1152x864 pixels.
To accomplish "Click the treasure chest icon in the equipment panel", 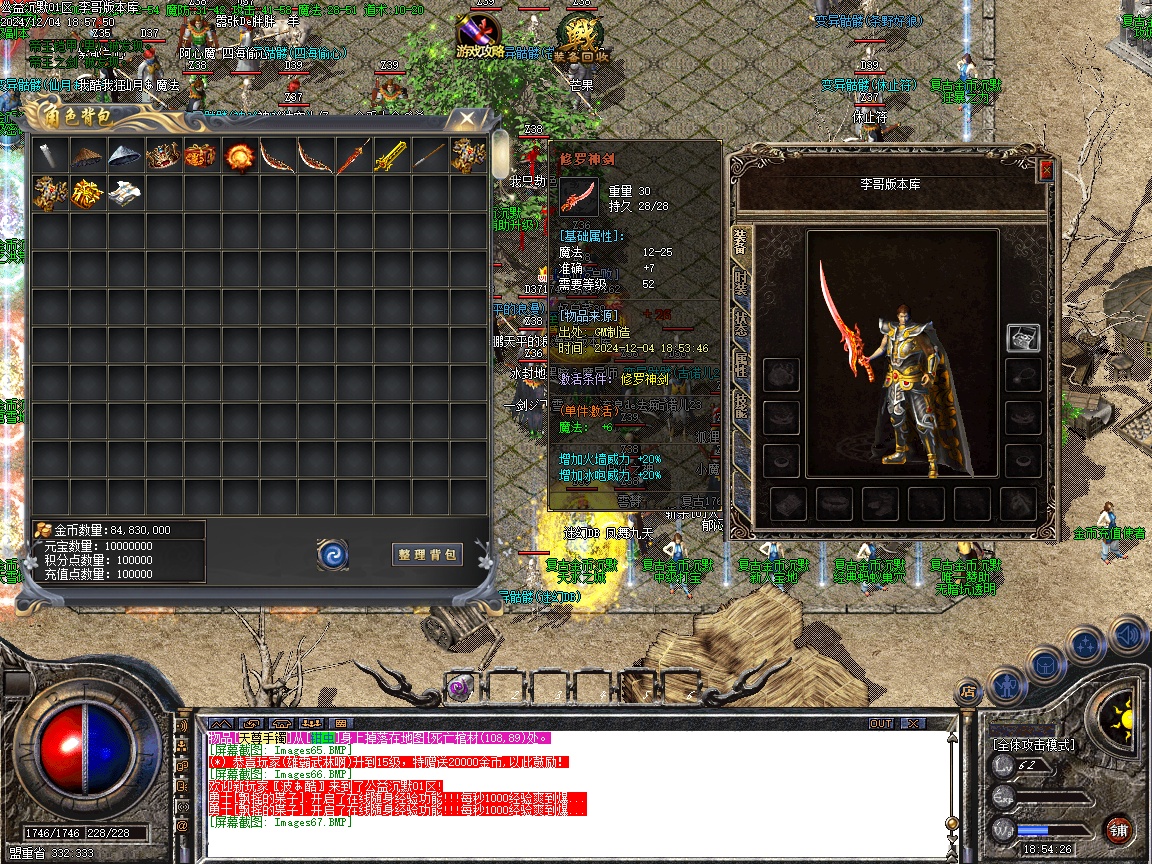I will coord(1022,338).
